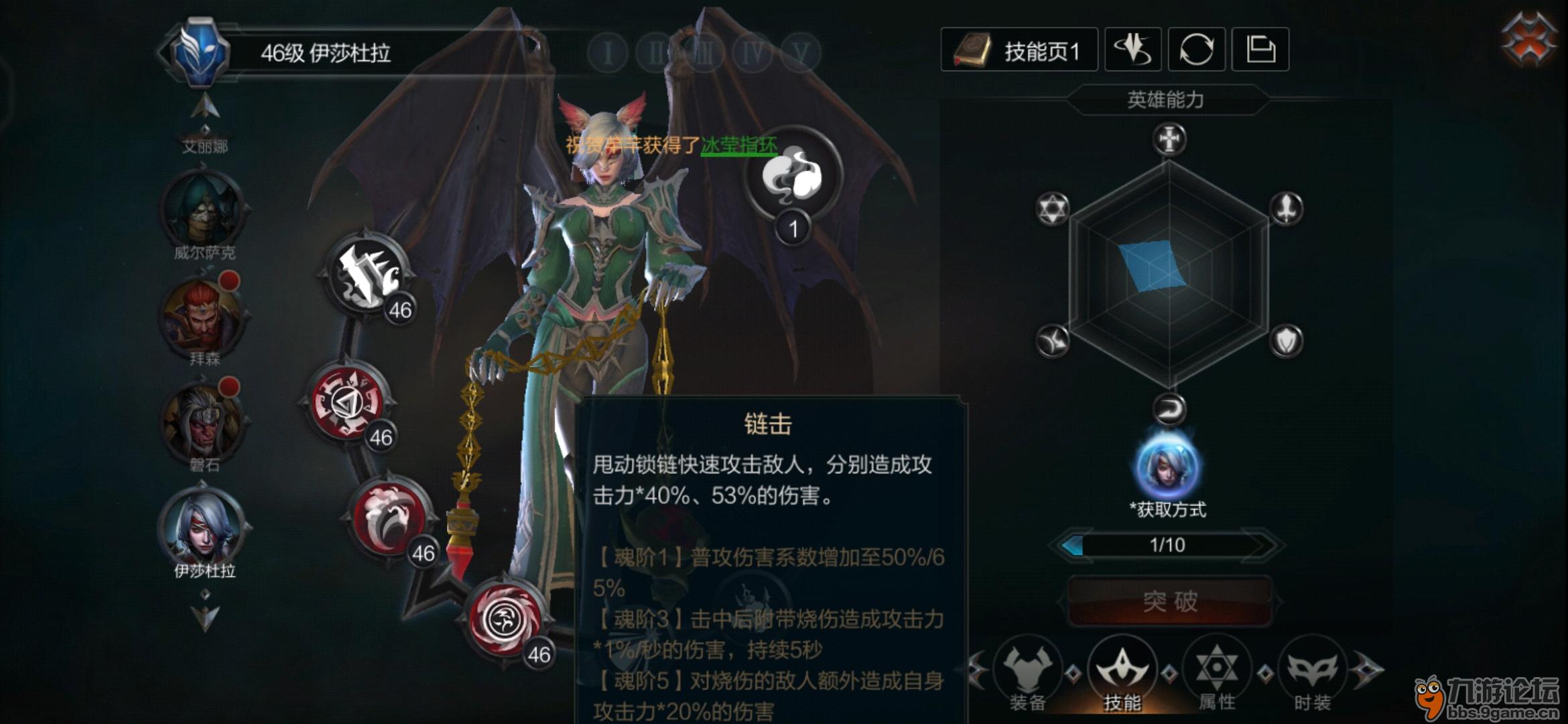Click the skill reset circular-arrows icon

coord(1199,49)
